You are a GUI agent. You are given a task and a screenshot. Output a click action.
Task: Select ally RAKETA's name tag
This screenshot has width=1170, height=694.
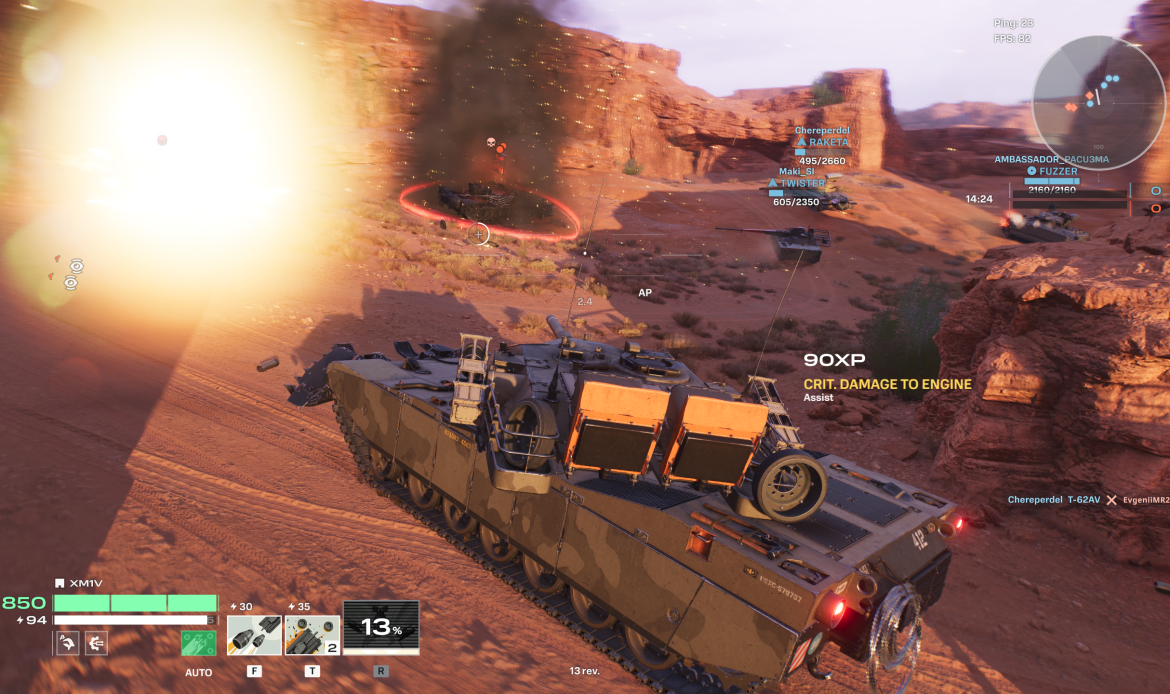(x=828, y=142)
